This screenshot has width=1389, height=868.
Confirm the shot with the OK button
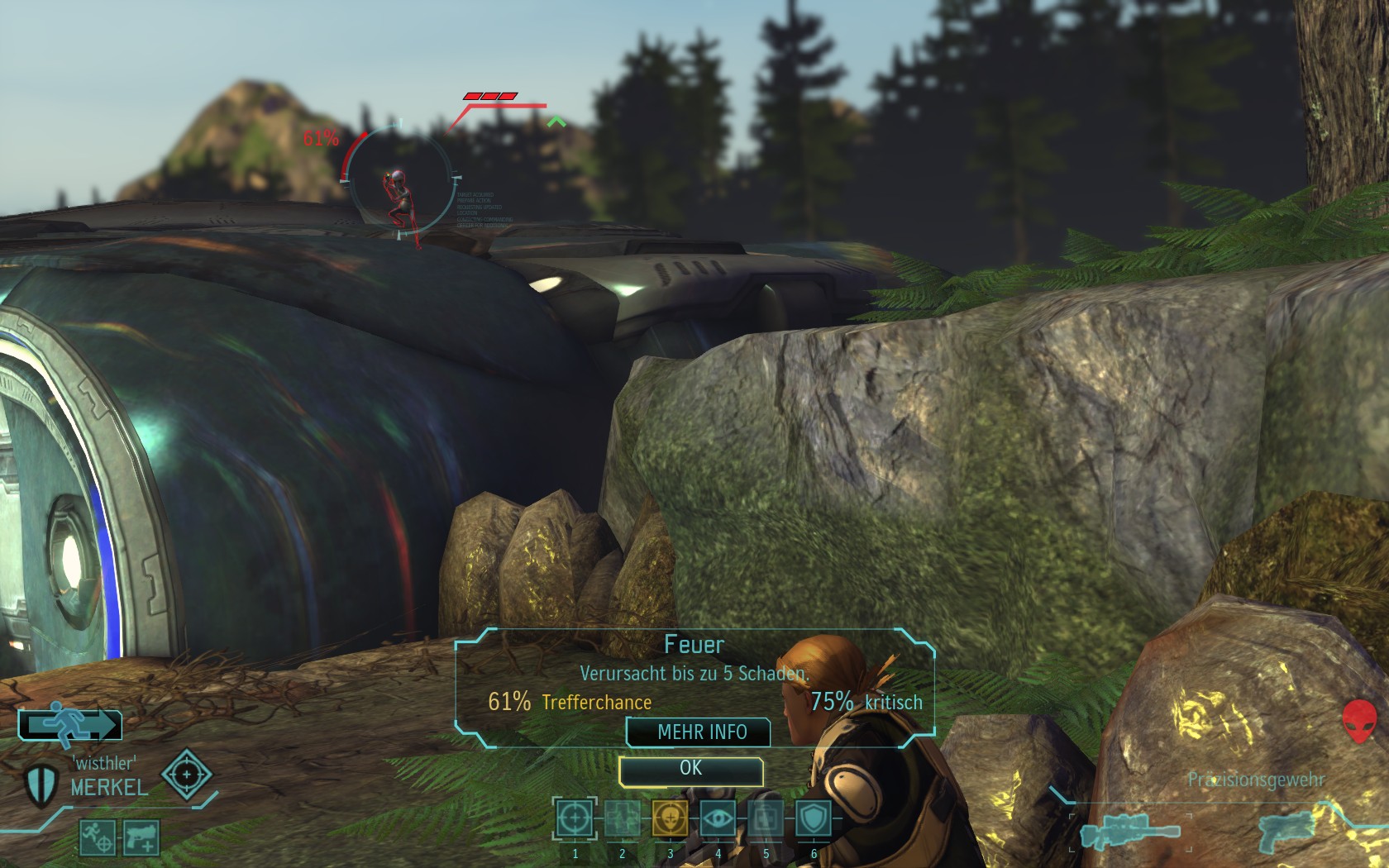(690, 770)
